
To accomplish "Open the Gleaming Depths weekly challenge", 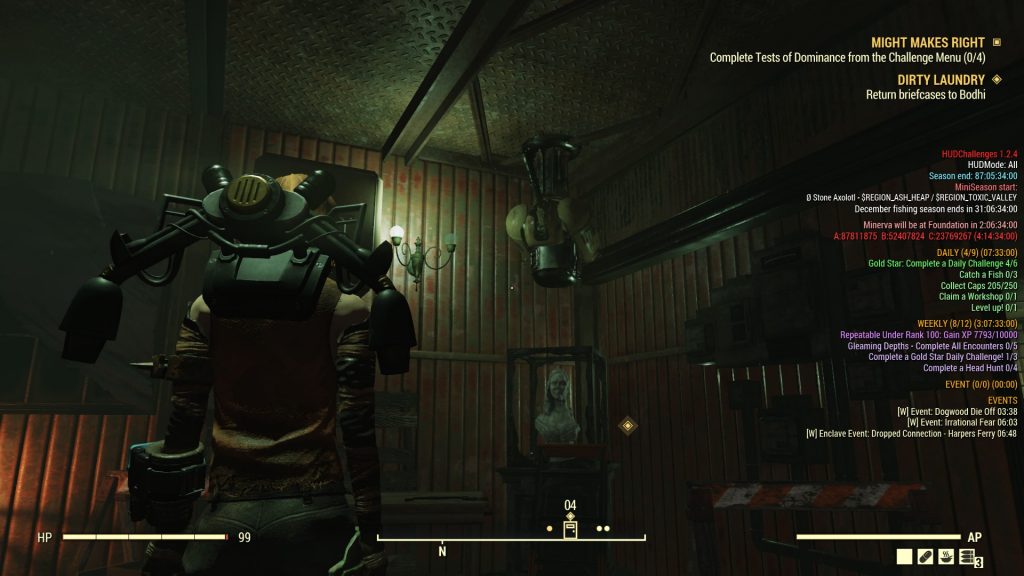I will pyautogui.click(x=931, y=346).
